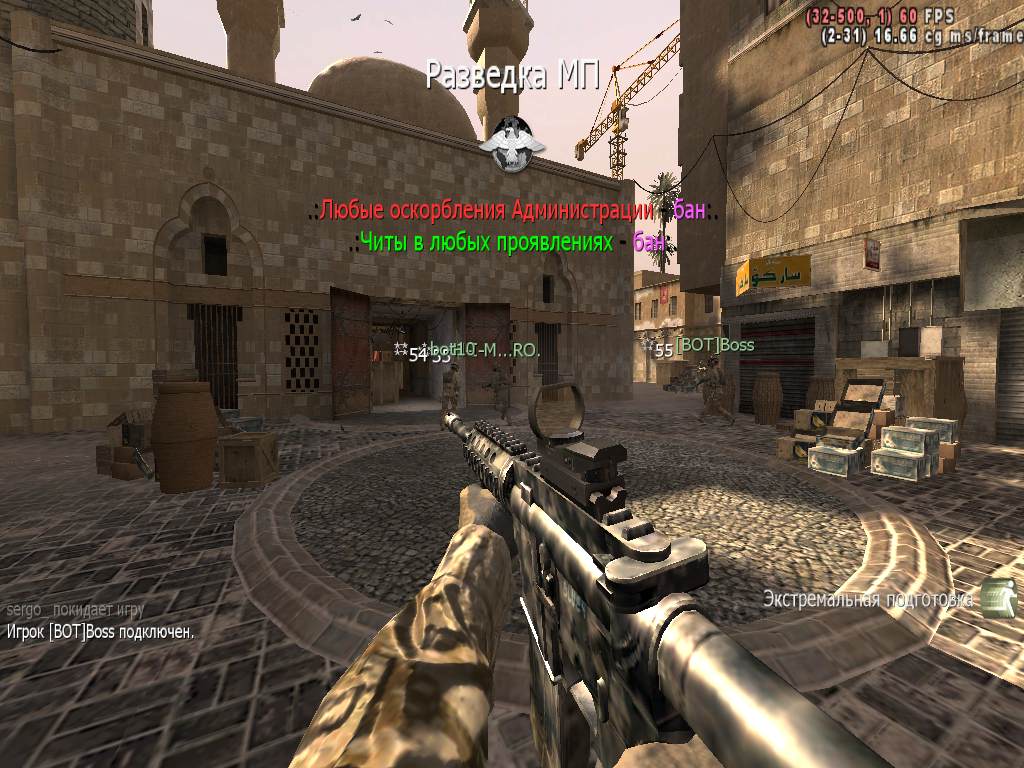Click the [BOT]Boss connected chat message
Viewport: 1024px width, 768px height.
[100, 632]
